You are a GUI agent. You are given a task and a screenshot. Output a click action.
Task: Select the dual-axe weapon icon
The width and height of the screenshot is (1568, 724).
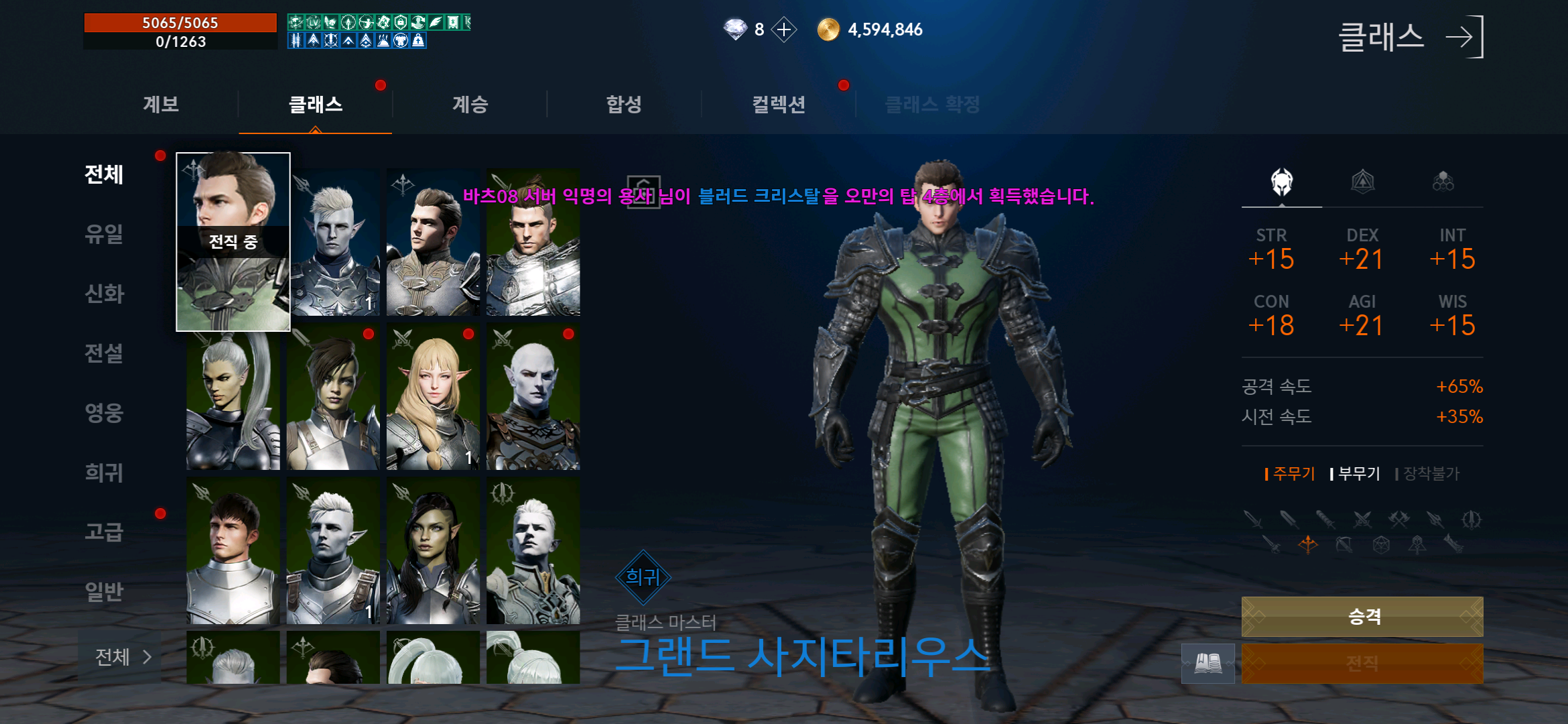(1398, 521)
